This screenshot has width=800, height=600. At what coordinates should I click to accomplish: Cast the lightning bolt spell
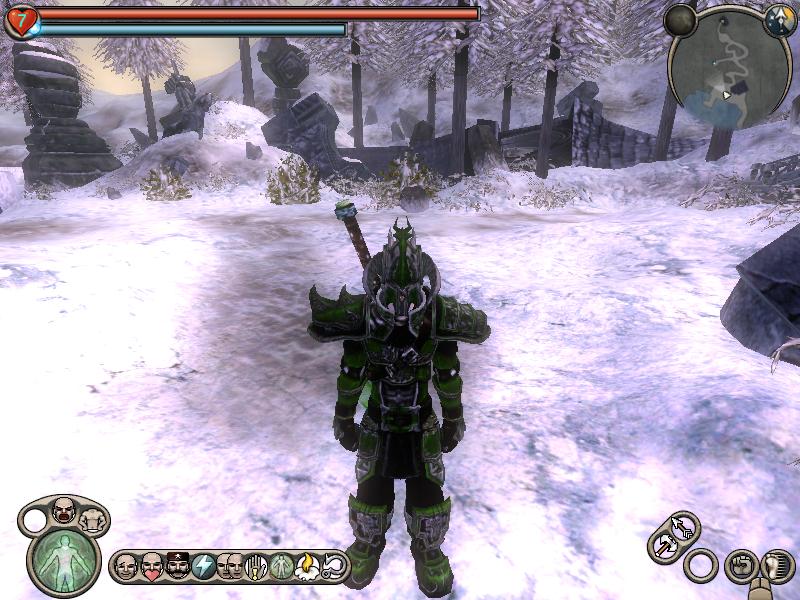[204, 567]
